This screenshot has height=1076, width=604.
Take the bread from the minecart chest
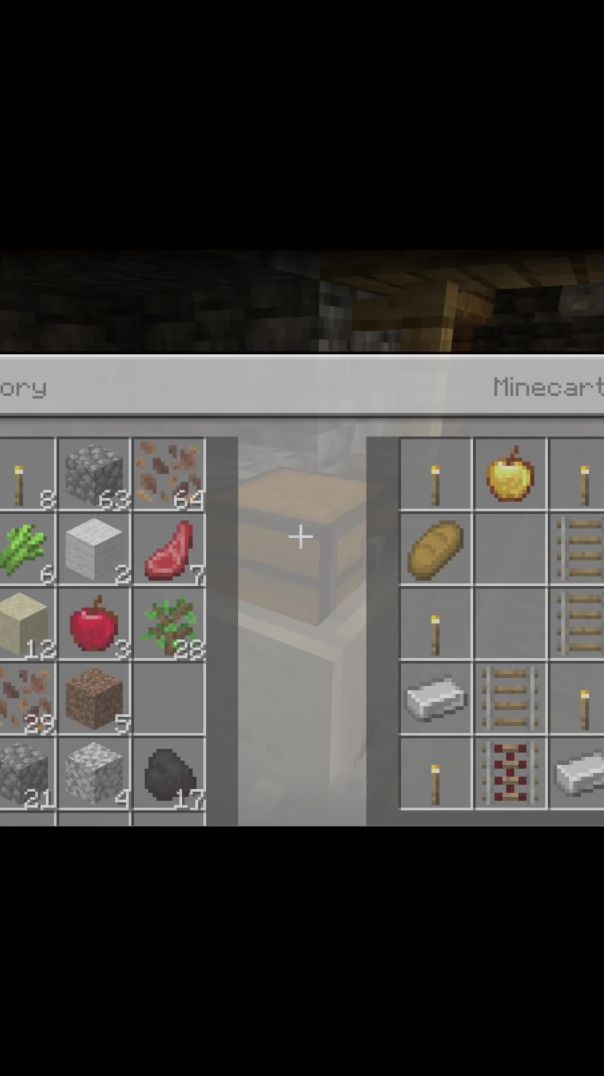click(x=435, y=549)
